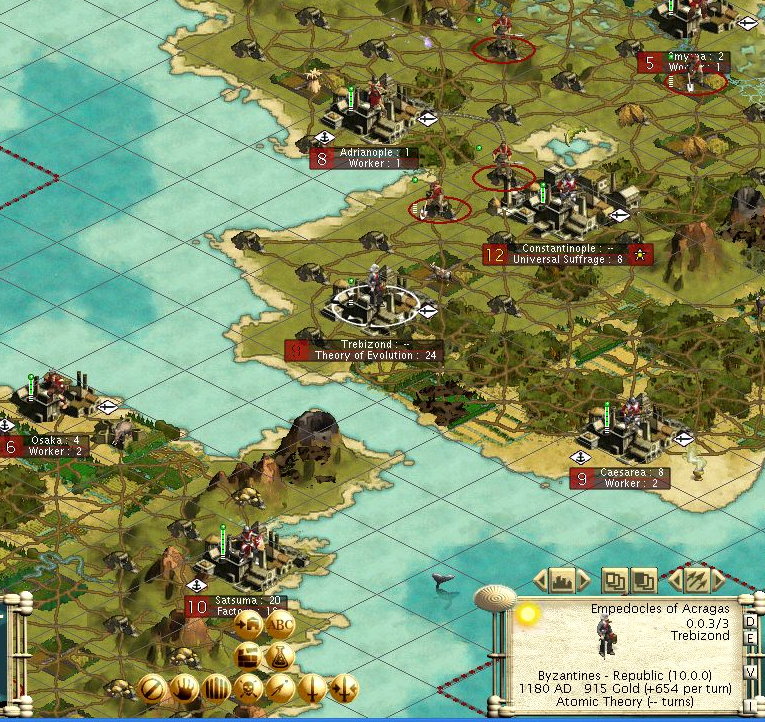The width and height of the screenshot is (765, 722).
Task: Cycle to the previous city with left arrow
Action: (541, 579)
